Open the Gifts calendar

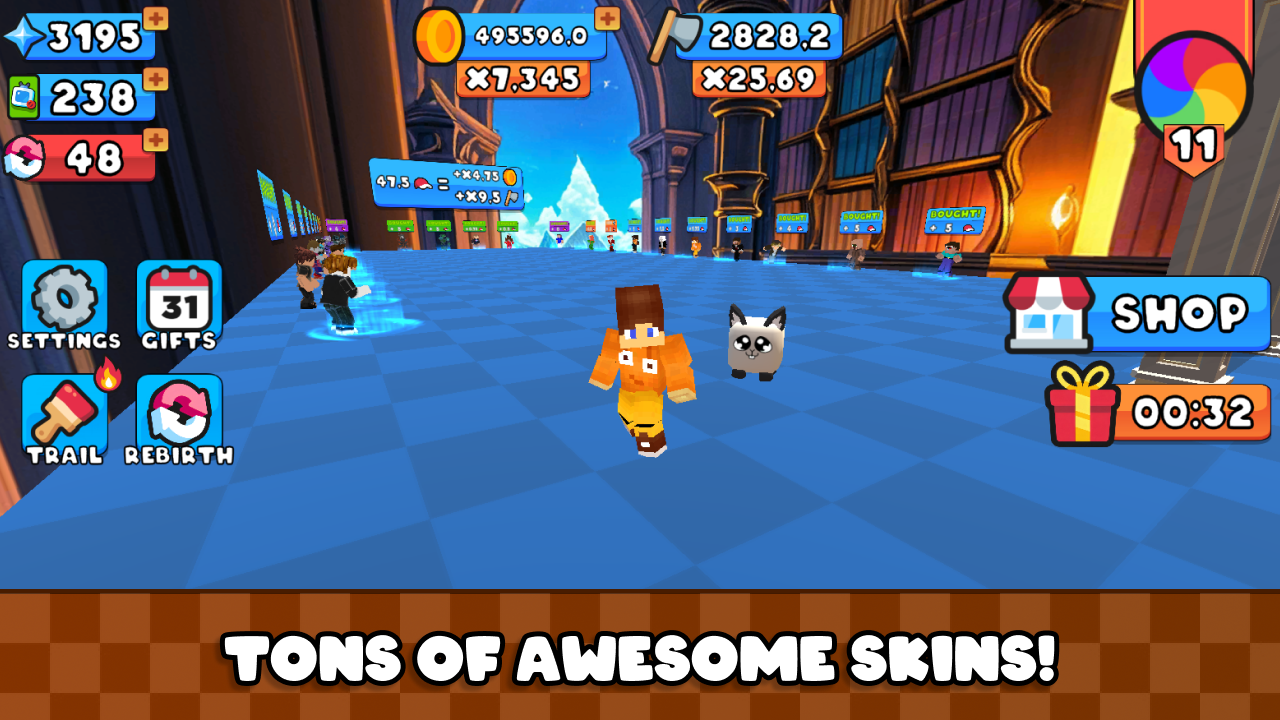(x=179, y=298)
